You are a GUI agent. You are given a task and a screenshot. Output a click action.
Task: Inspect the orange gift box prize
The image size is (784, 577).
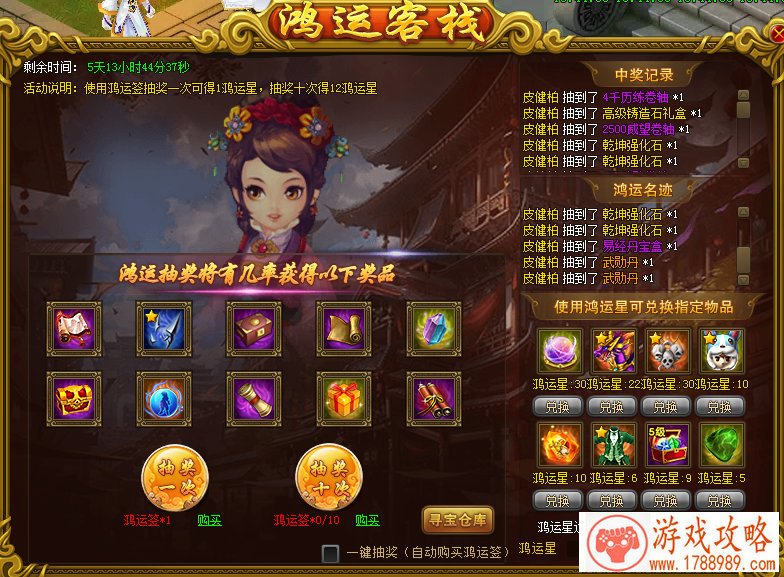click(344, 398)
